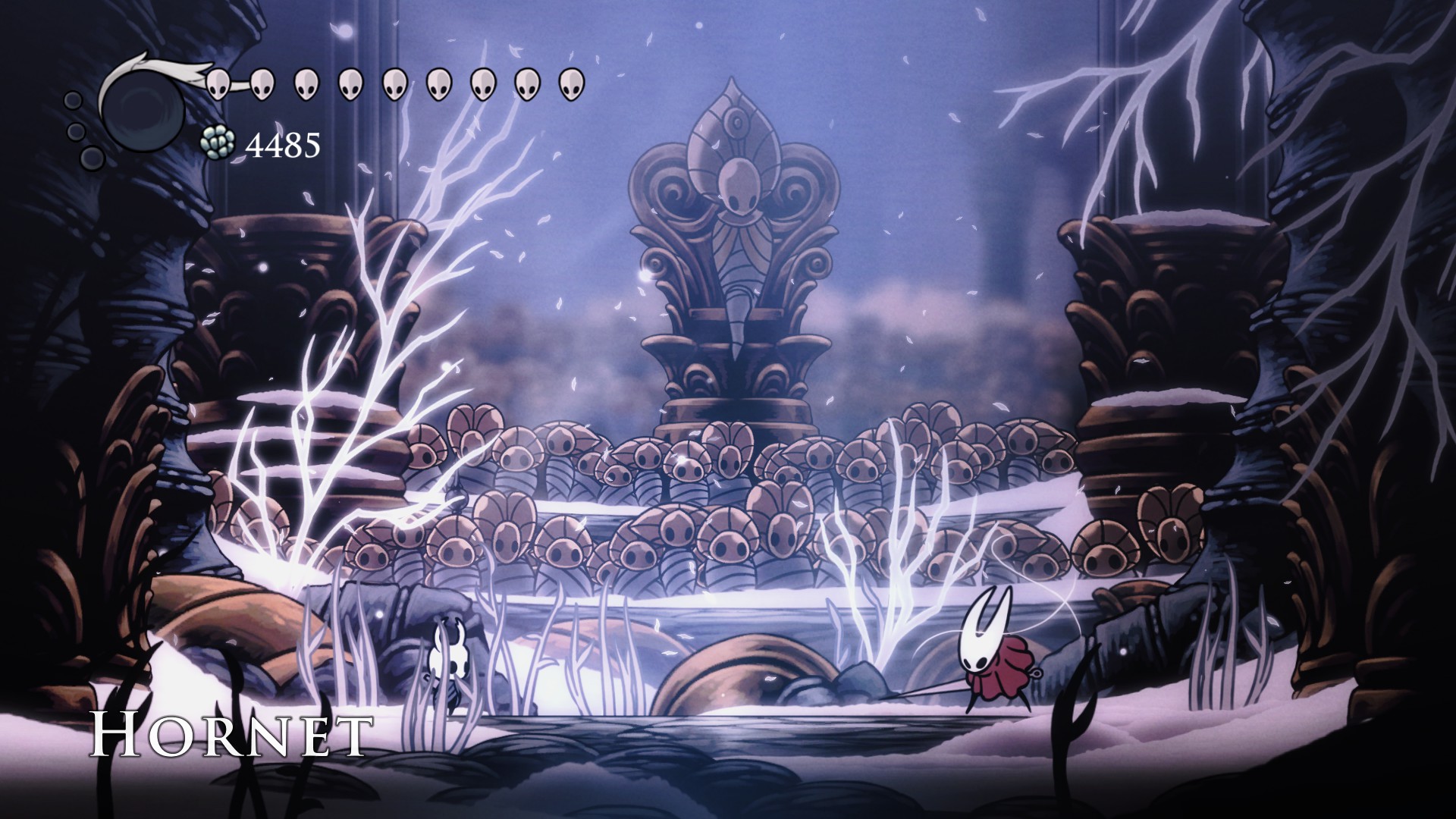This screenshot has height=819, width=1456.
Task: Click the third health mask
Action: (306, 85)
